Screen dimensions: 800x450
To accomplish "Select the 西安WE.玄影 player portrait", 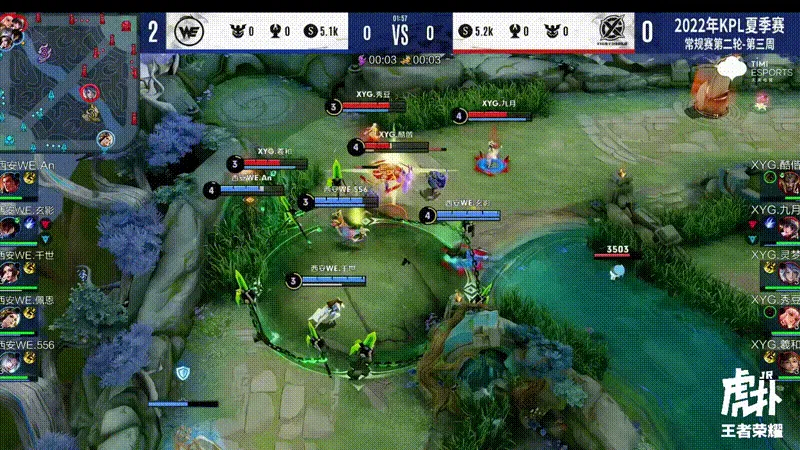I will click(11, 228).
